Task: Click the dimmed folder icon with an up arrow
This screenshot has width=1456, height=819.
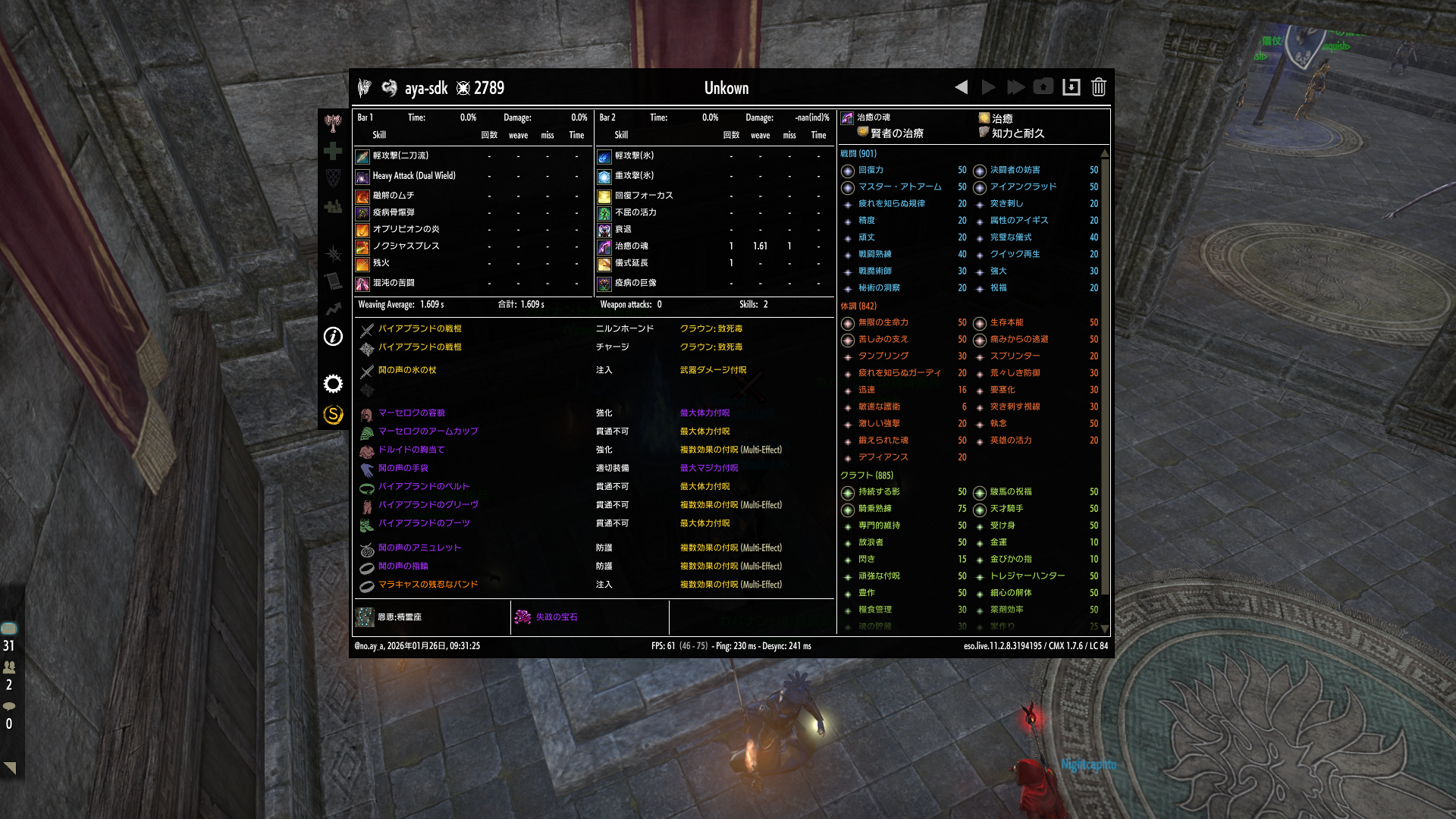Action: click(x=1043, y=87)
